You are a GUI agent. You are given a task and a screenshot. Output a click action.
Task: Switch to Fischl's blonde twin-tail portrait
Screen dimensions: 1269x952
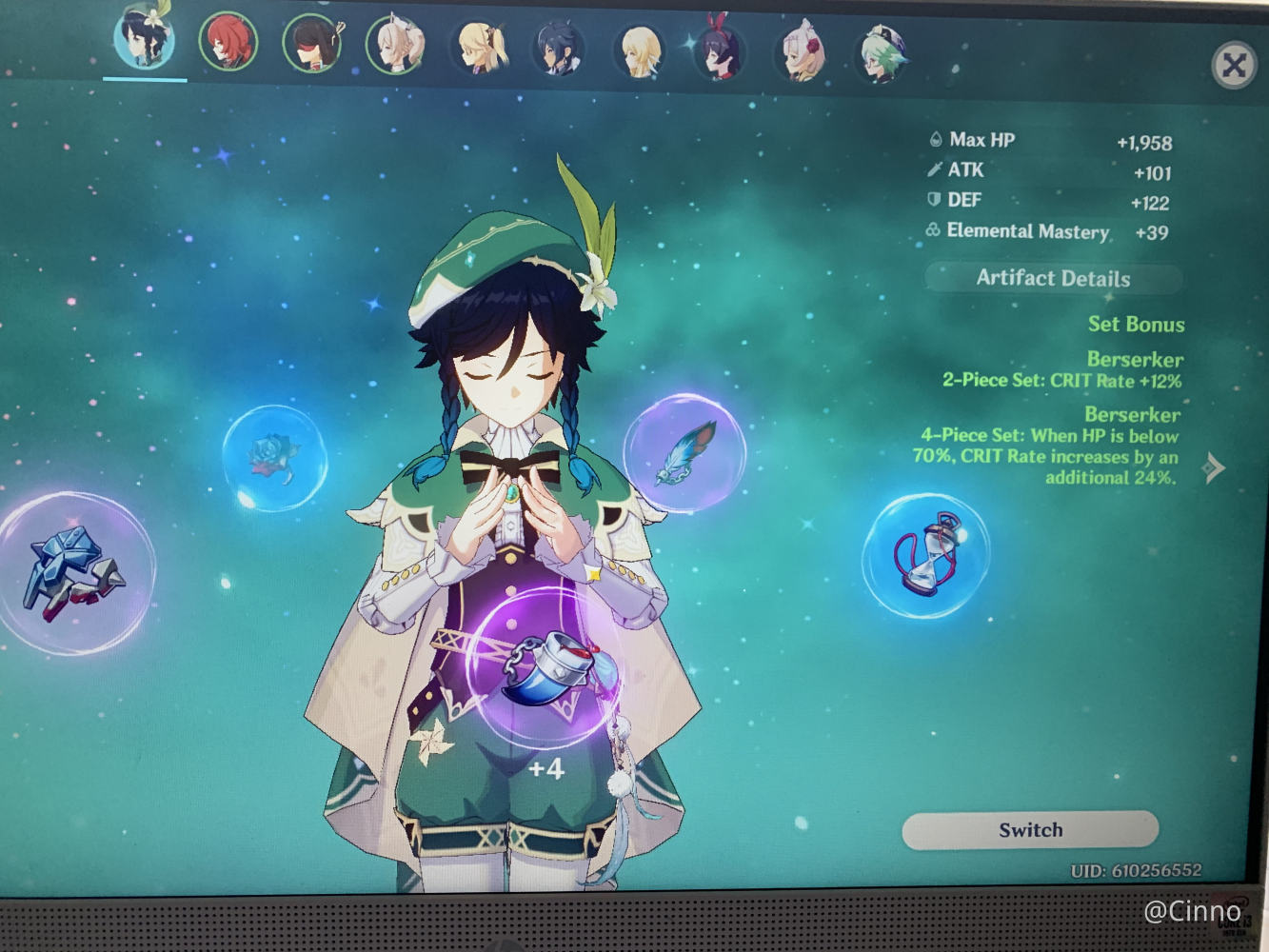click(x=481, y=46)
